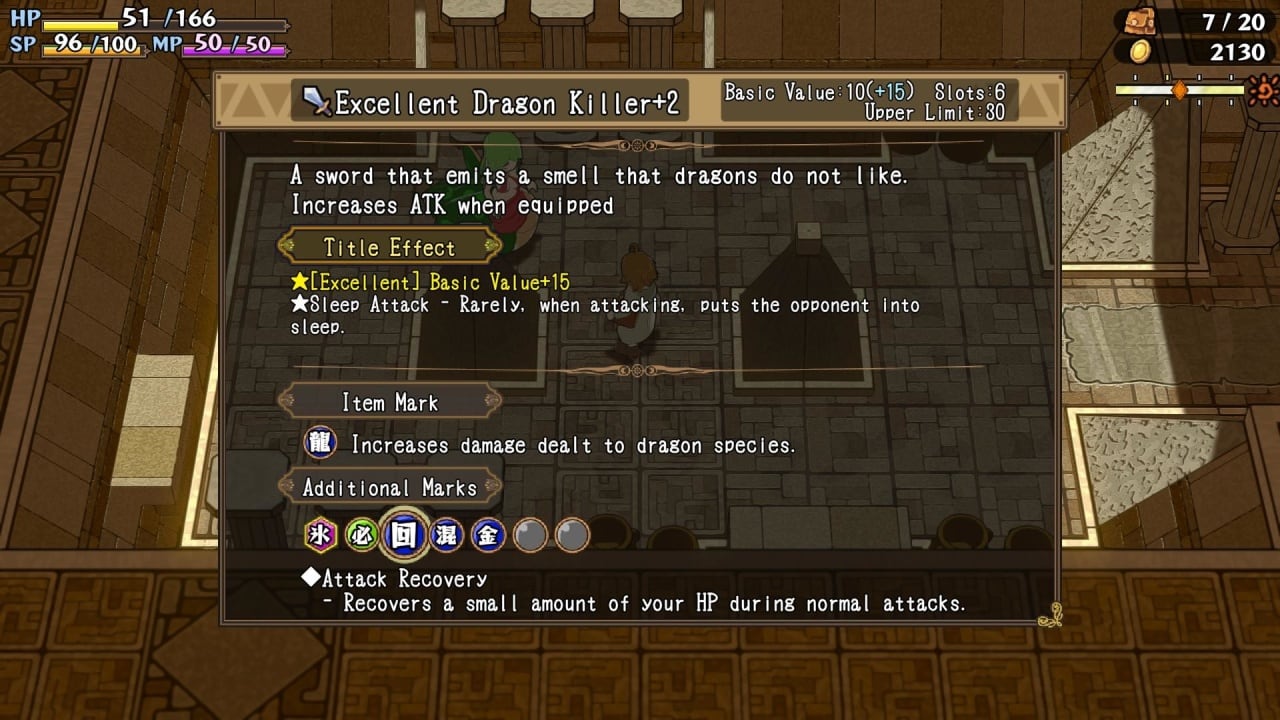Pick the blue 金 gold mark
The image size is (1280, 720).
click(x=487, y=535)
